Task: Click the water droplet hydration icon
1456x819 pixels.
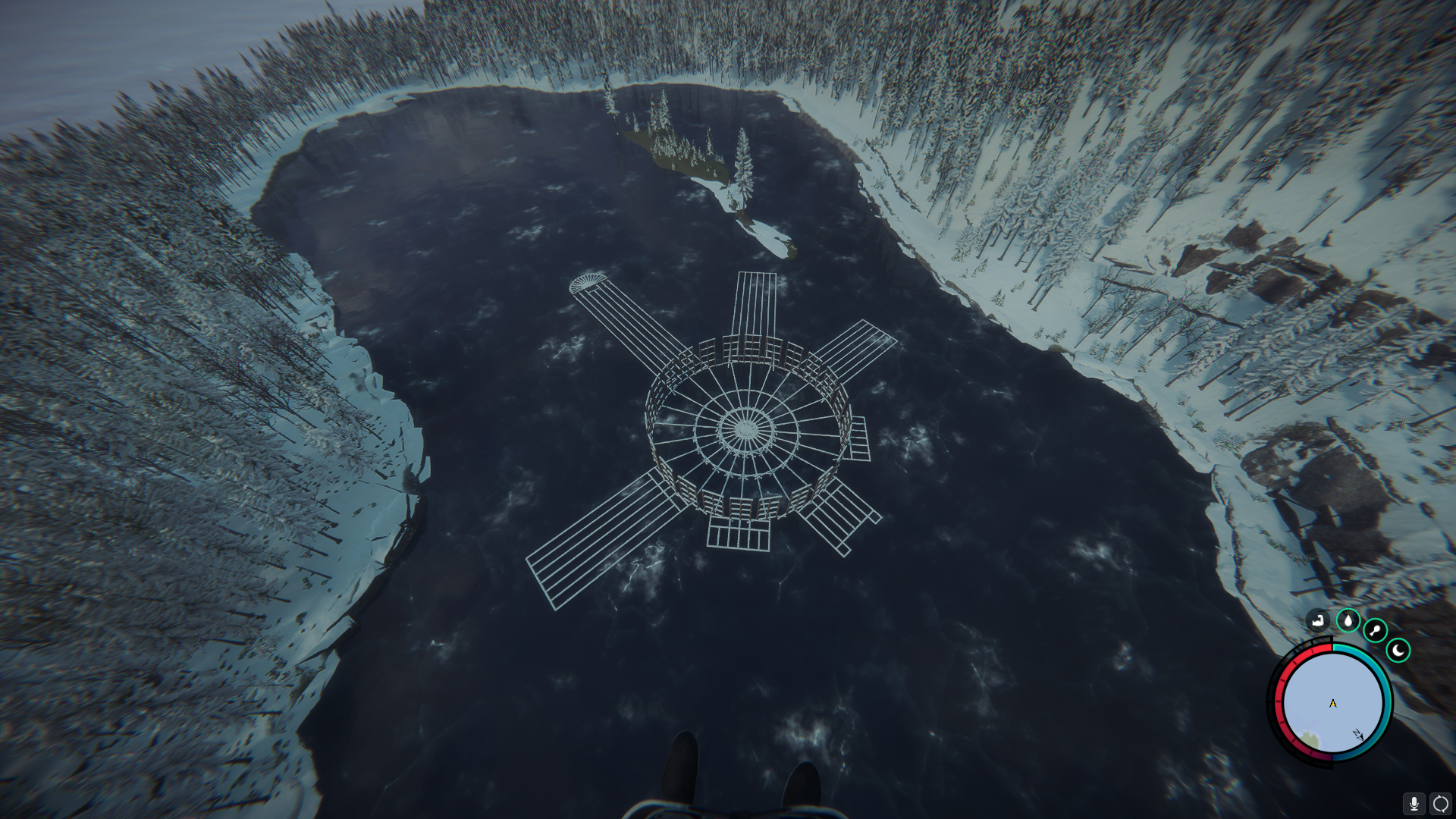Action: [x=1348, y=620]
